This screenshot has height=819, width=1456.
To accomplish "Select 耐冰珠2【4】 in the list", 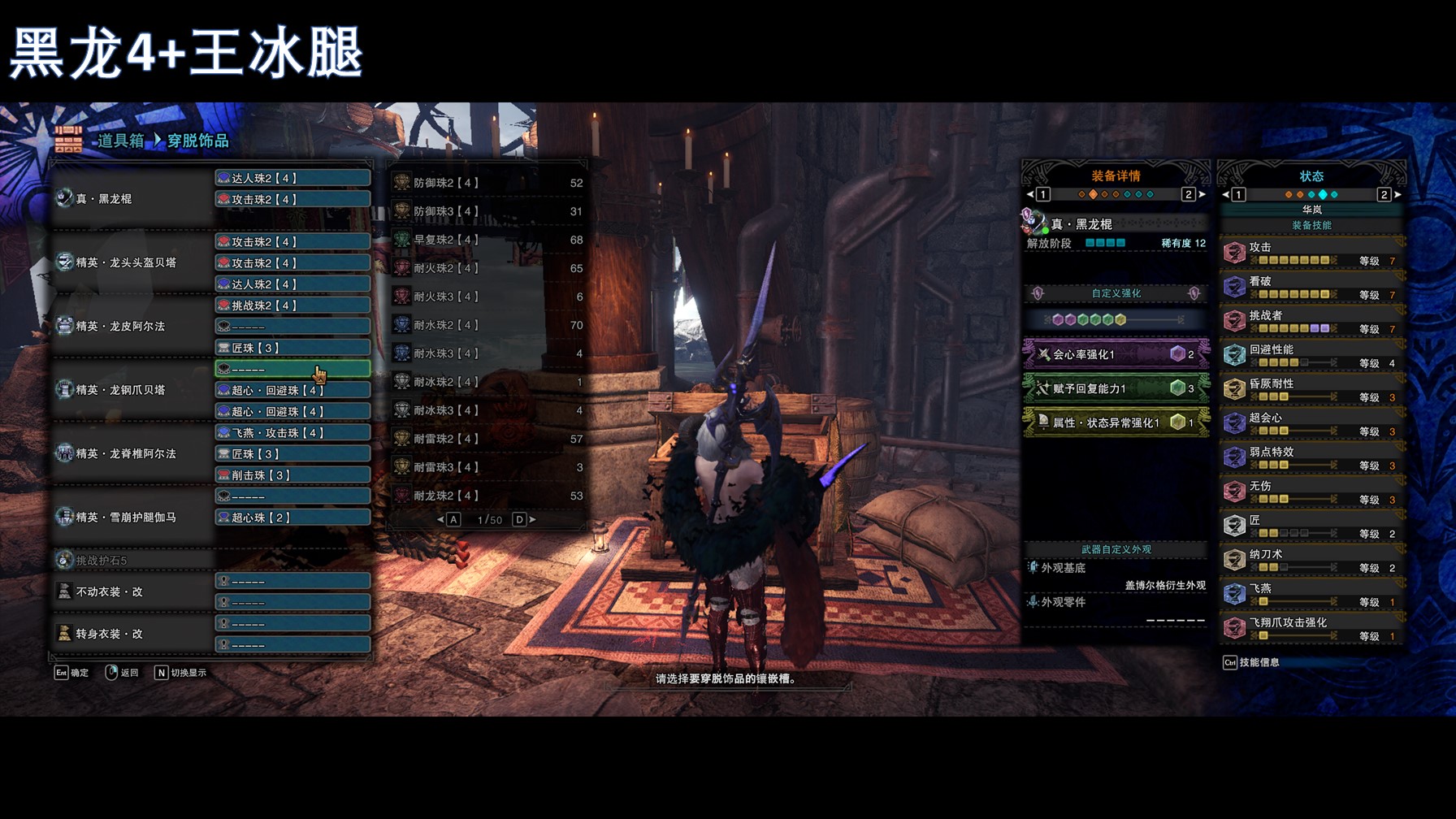I will 487,382.
